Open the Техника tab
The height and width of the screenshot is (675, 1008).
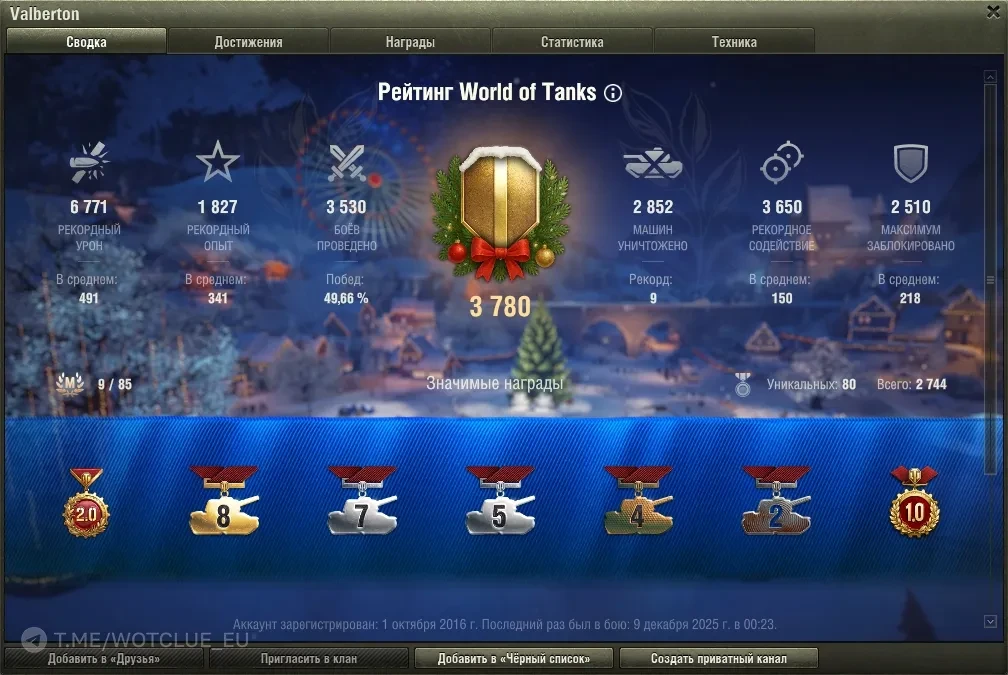click(x=734, y=42)
